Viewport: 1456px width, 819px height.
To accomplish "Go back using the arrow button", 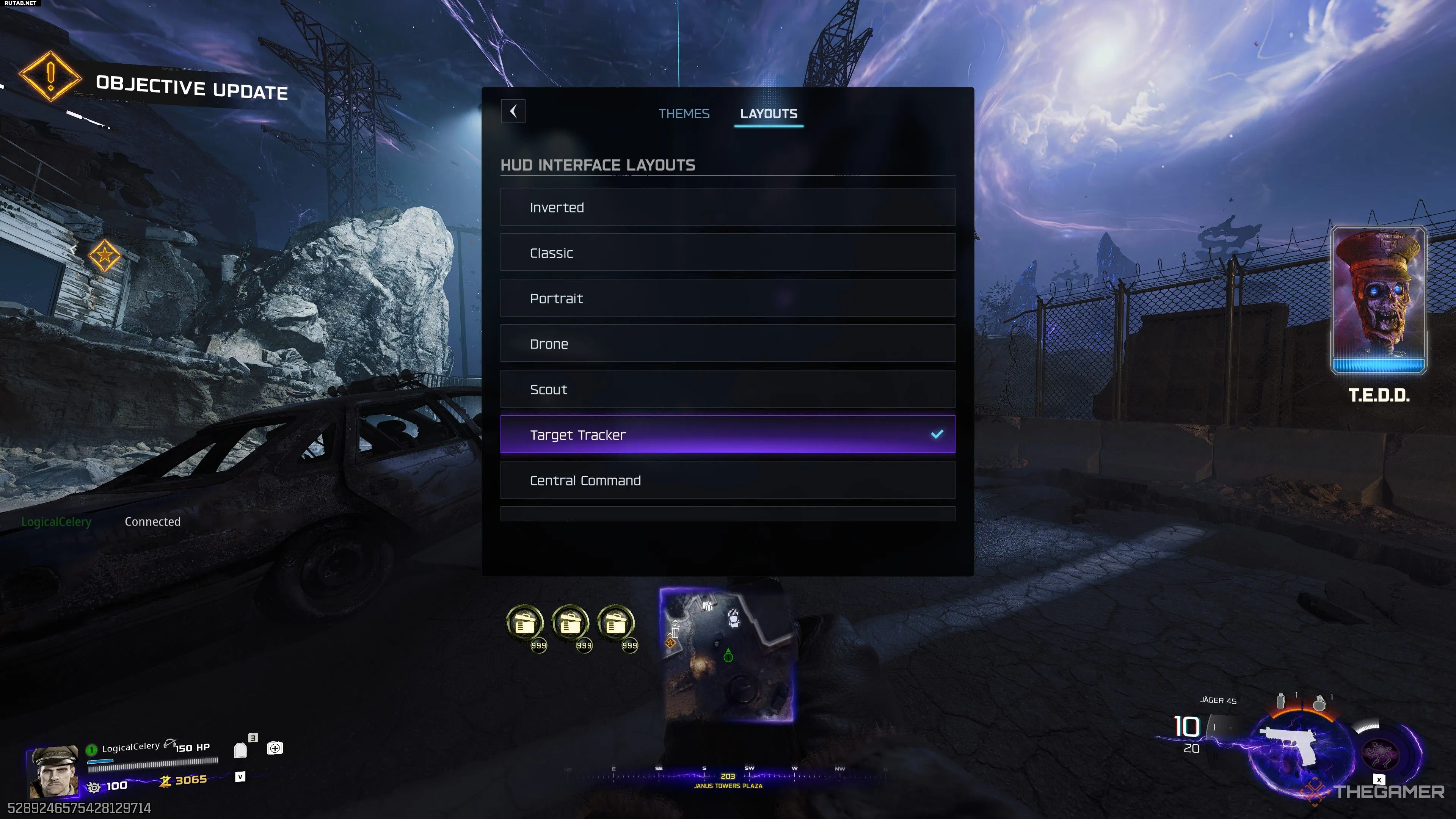I will tap(513, 111).
